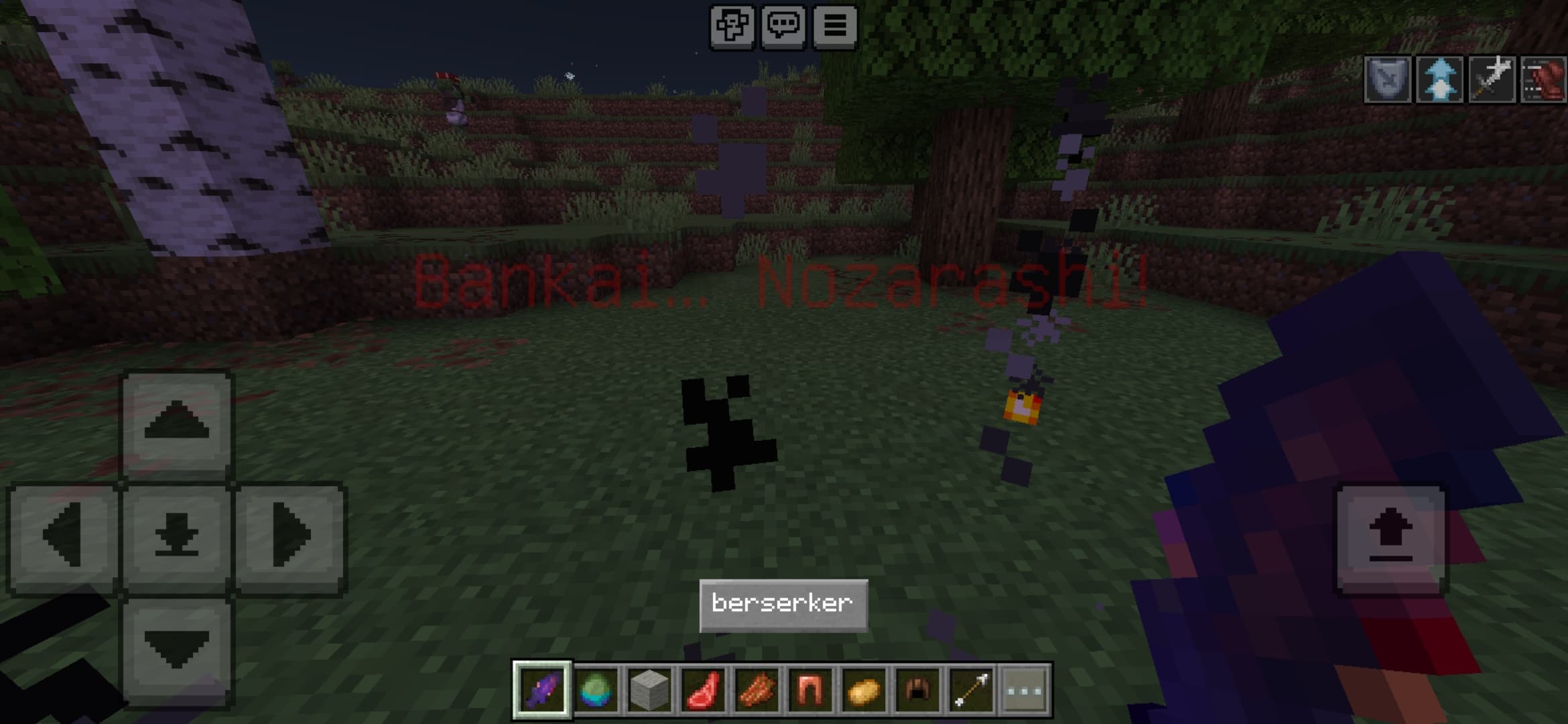Tap the berserker button

(x=783, y=605)
